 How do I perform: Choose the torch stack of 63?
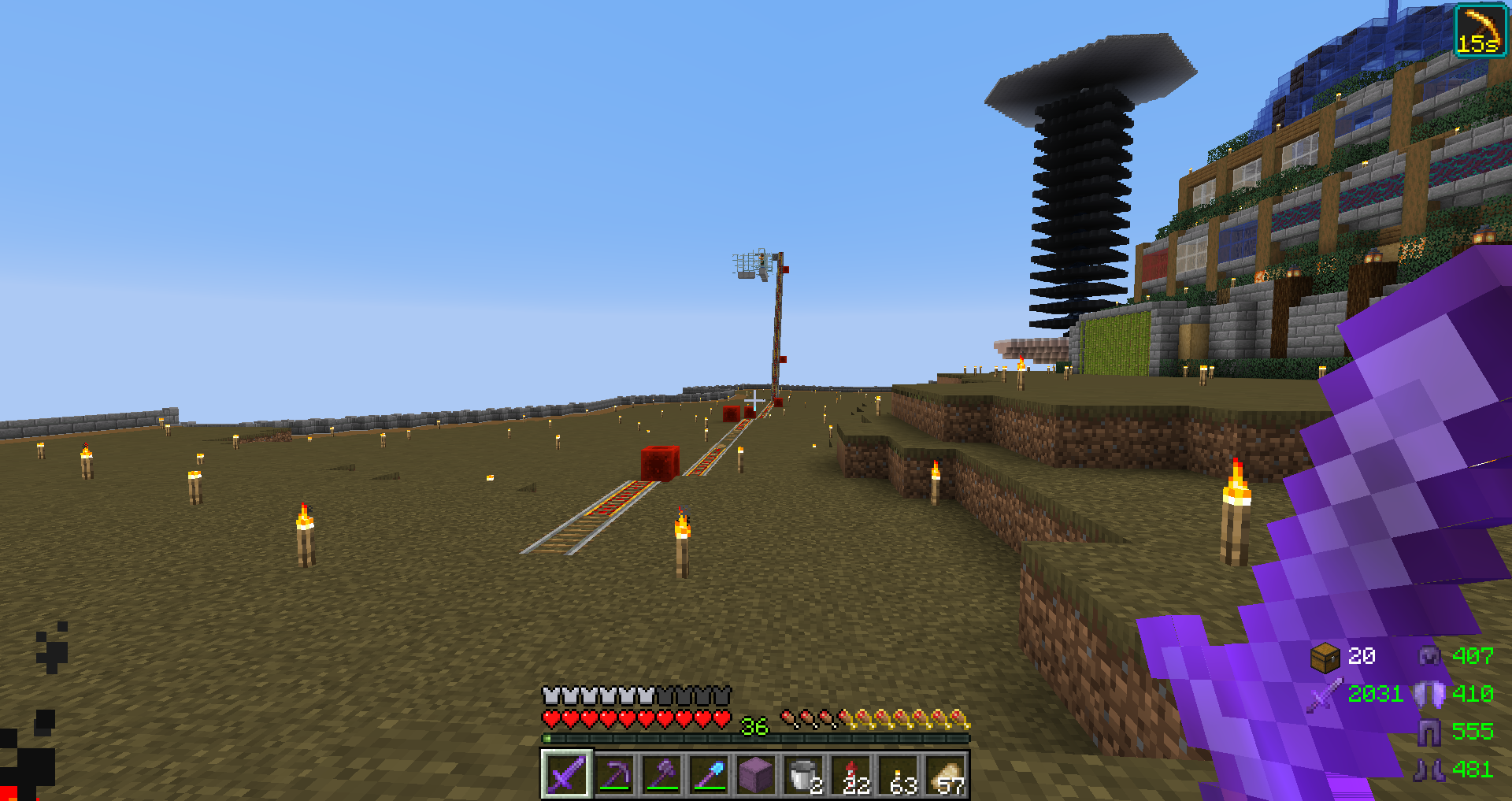click(x=899, y=775)
